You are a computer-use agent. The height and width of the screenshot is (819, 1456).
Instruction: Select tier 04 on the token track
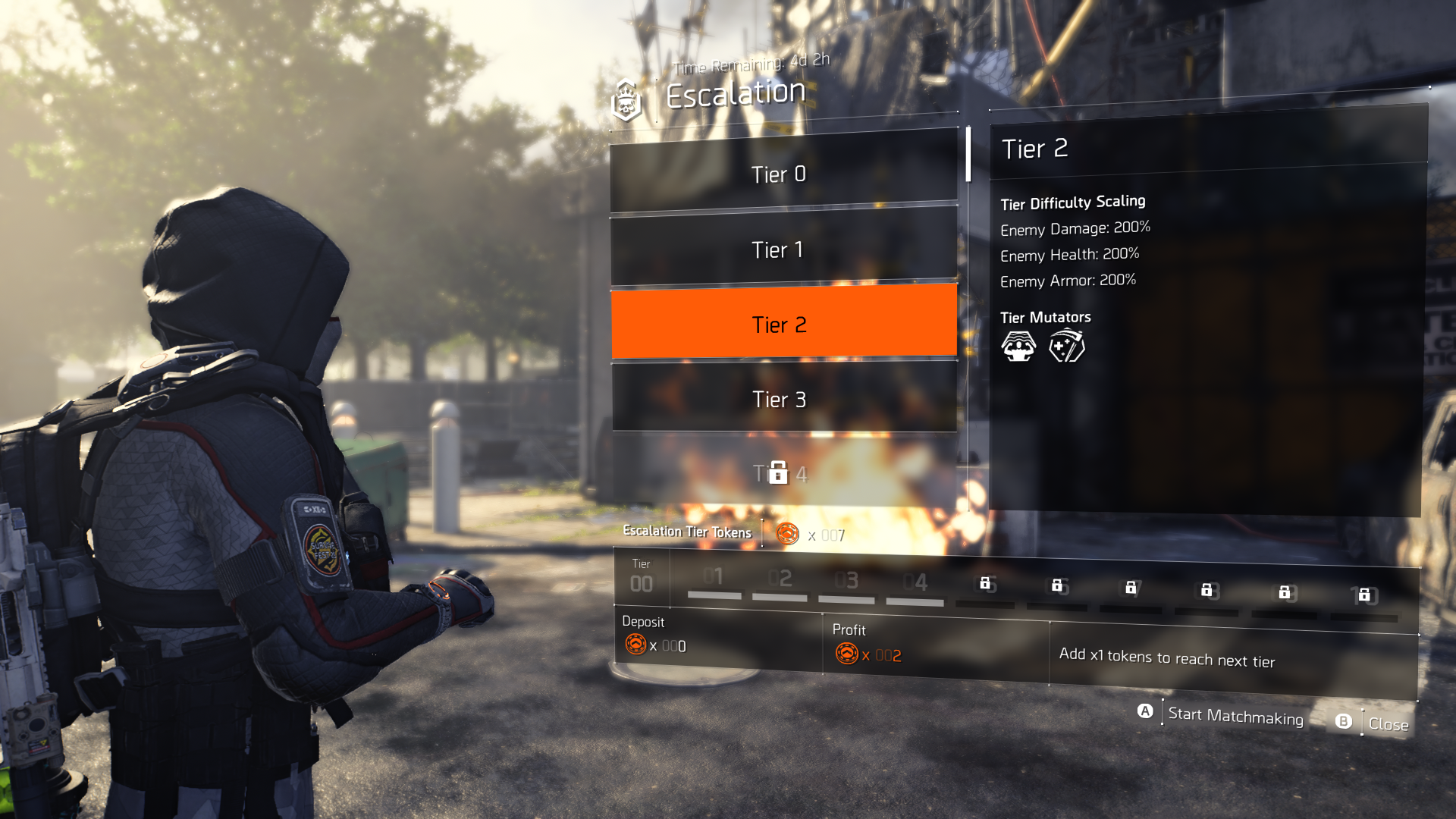[x=915, y=583]
